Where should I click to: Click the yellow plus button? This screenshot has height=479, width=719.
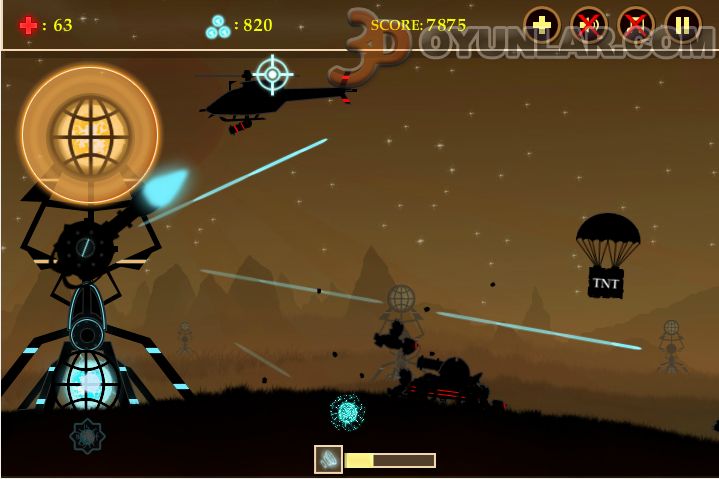(542, 25)
